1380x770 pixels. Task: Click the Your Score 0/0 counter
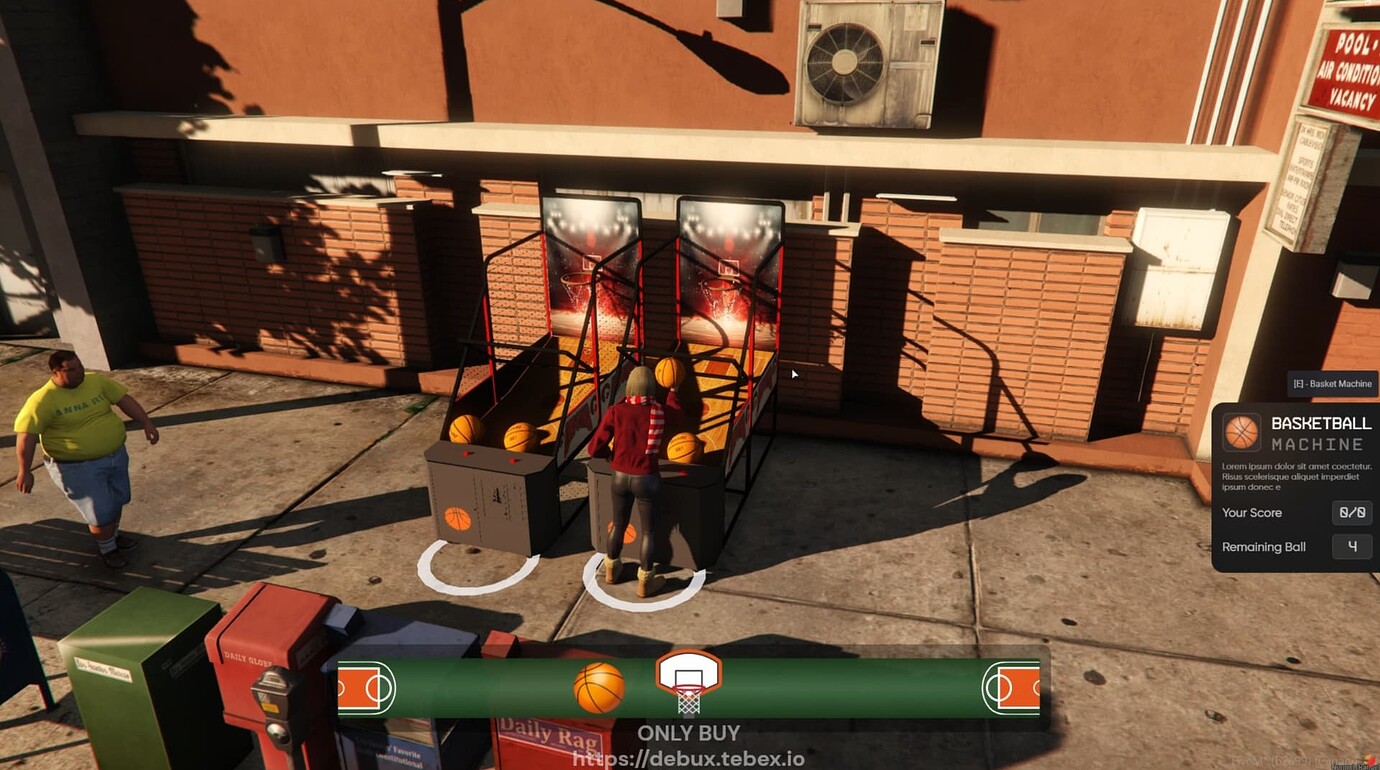click(x=1352, y=512)
